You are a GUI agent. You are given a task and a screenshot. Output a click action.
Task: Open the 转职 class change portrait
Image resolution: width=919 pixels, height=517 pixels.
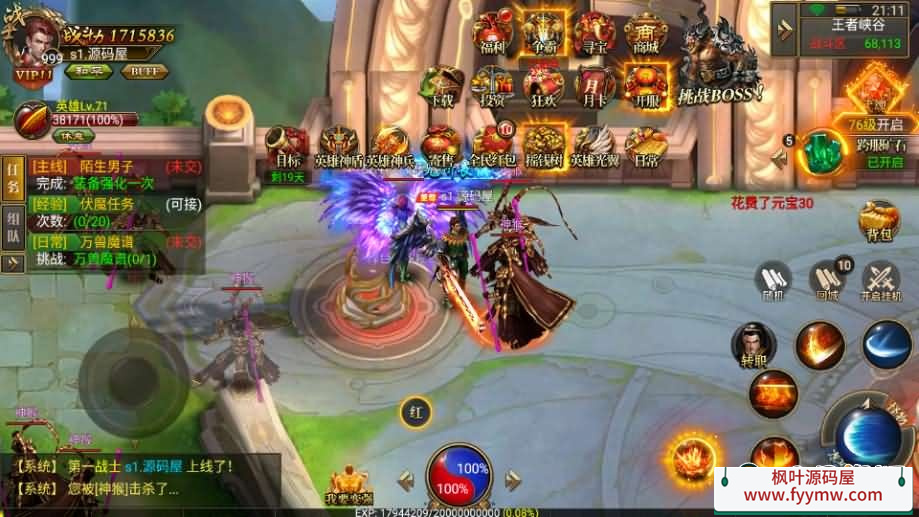point(753,345)
